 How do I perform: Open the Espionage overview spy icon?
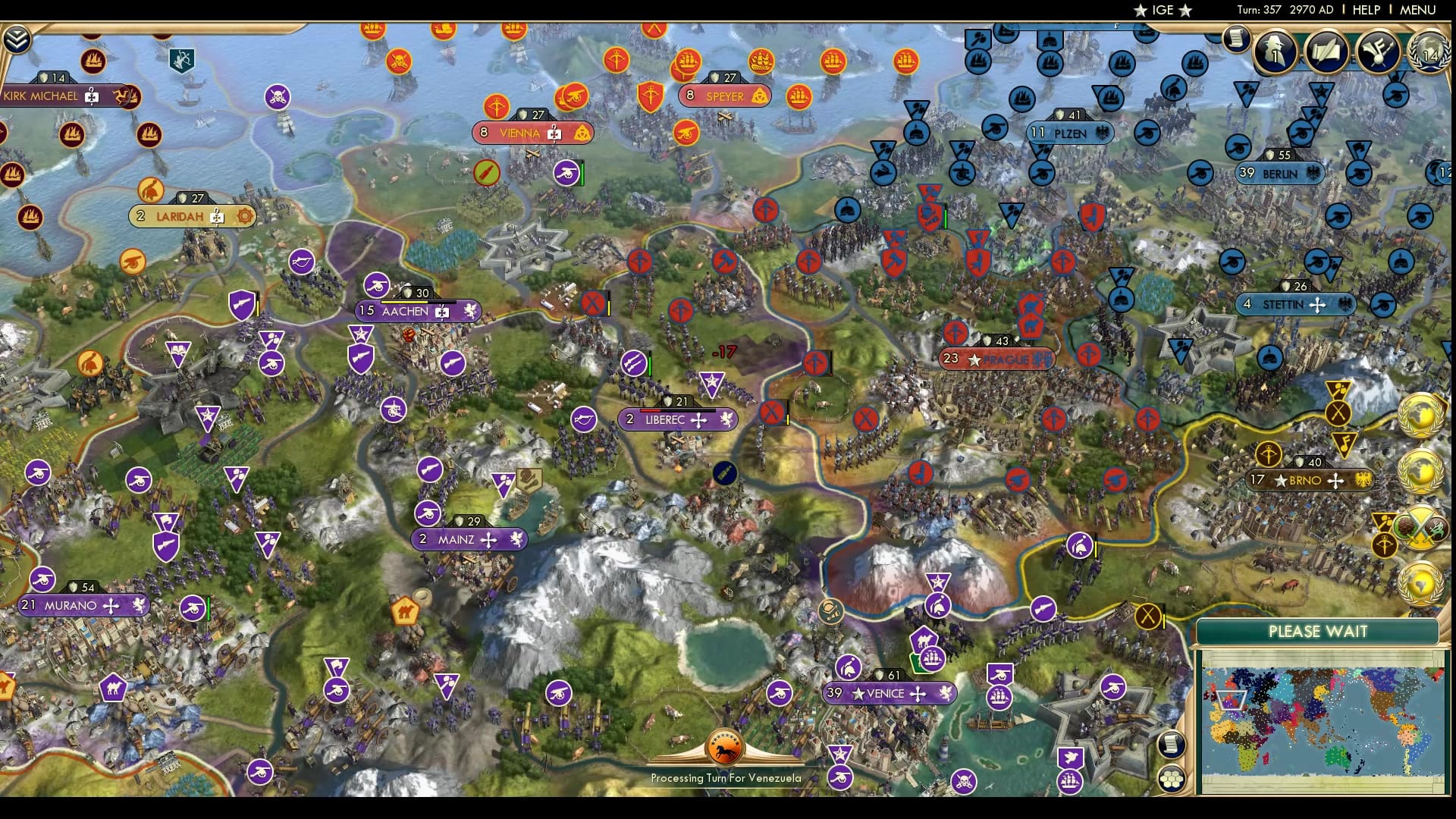[1274, 53]
